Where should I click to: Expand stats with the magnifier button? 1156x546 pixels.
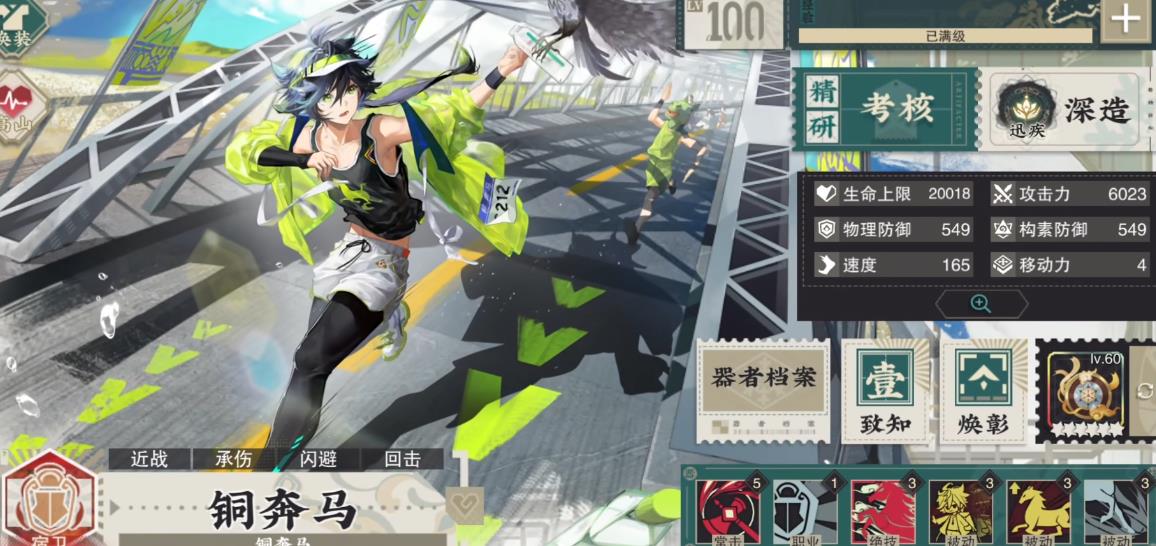(x=980, y=304)
